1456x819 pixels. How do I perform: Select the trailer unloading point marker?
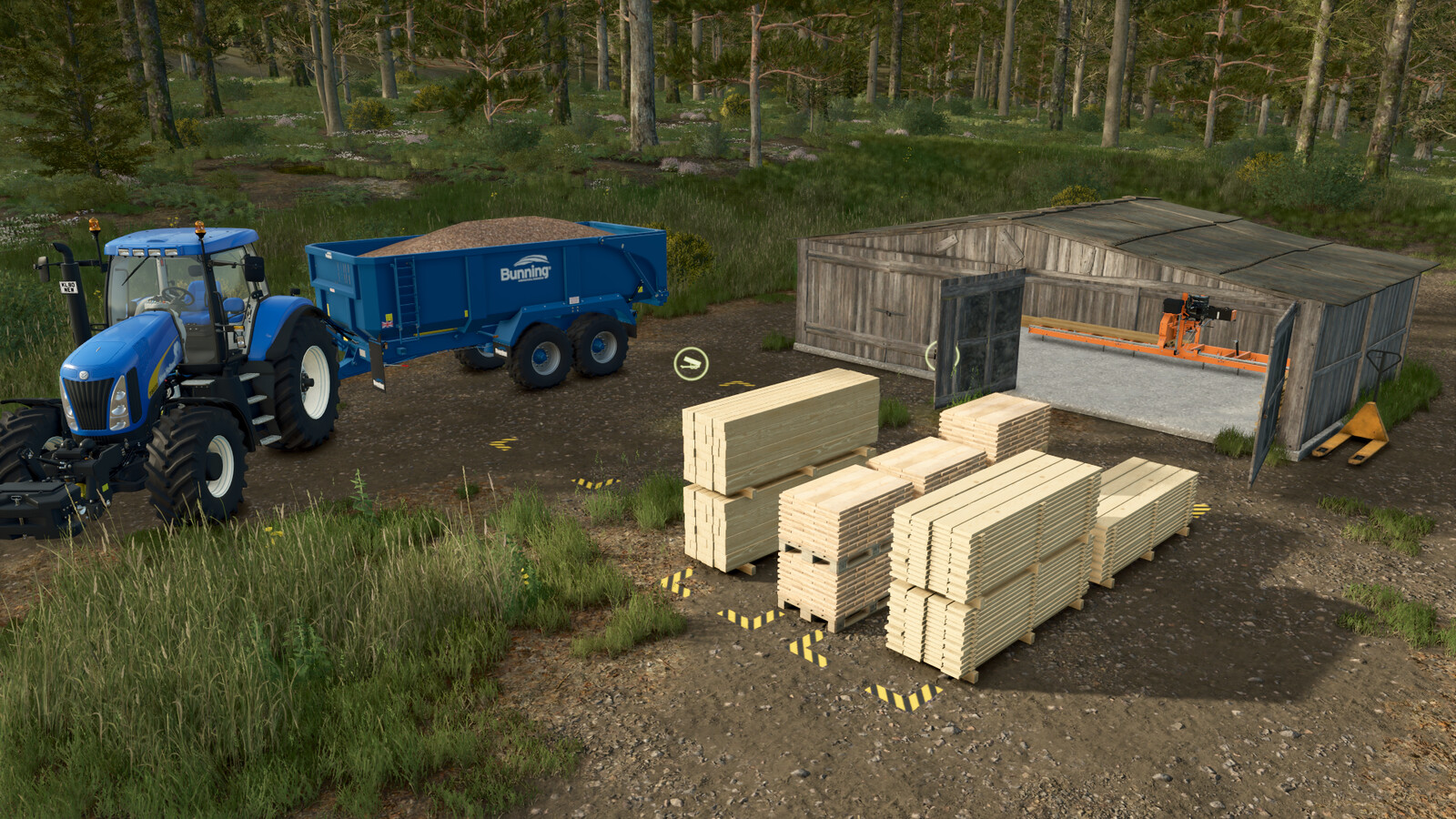coord(691,364)
